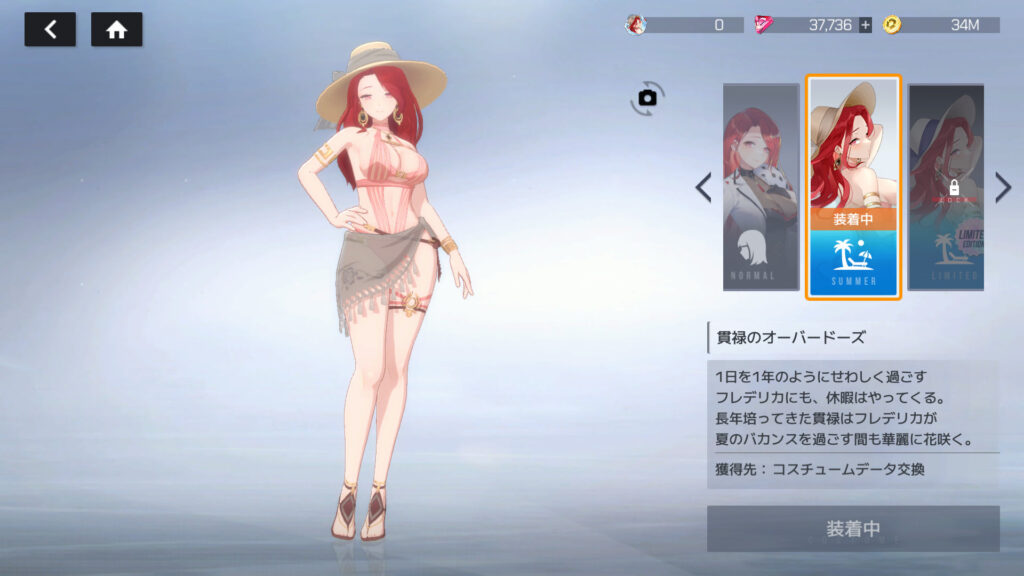
Task: Choose the SUMMER costume card
Action: click(853, 187)
